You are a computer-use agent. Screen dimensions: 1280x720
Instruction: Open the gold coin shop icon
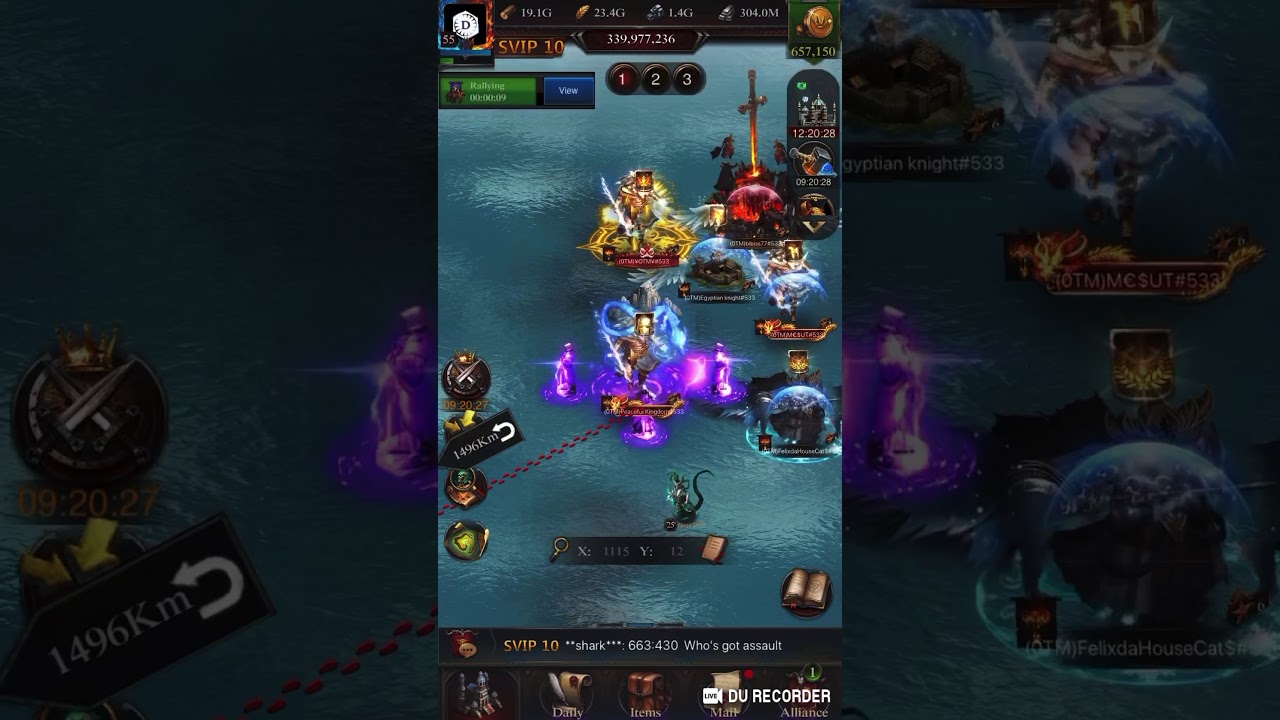coord(815,24)
